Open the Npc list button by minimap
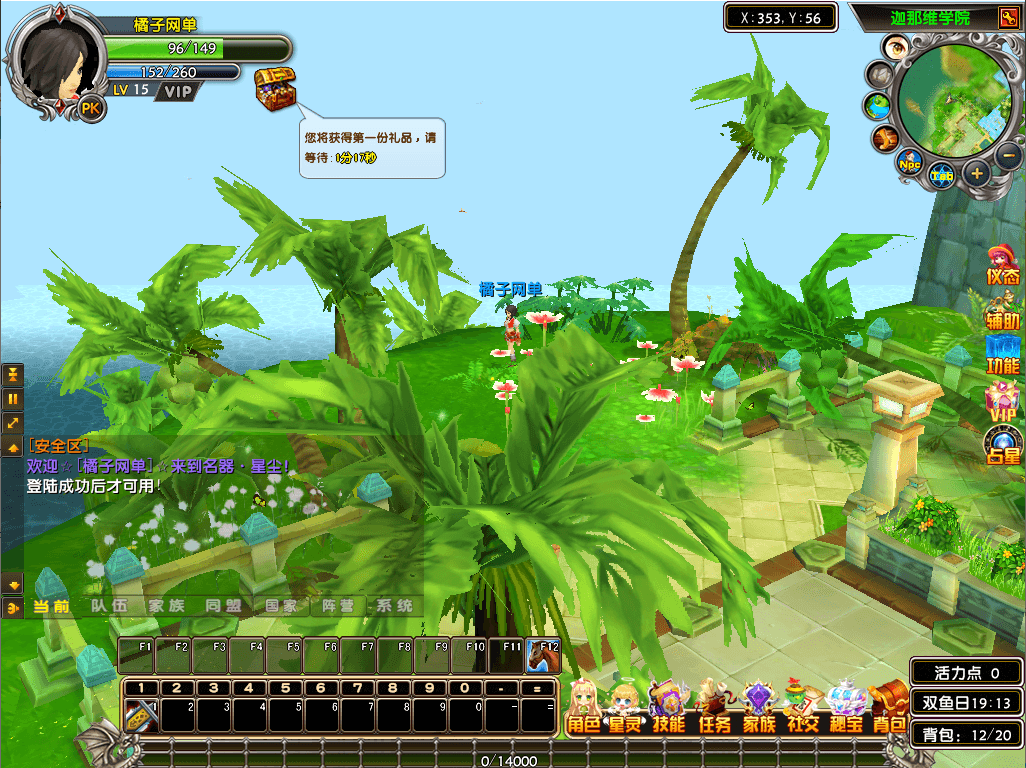 click(909, 161)
